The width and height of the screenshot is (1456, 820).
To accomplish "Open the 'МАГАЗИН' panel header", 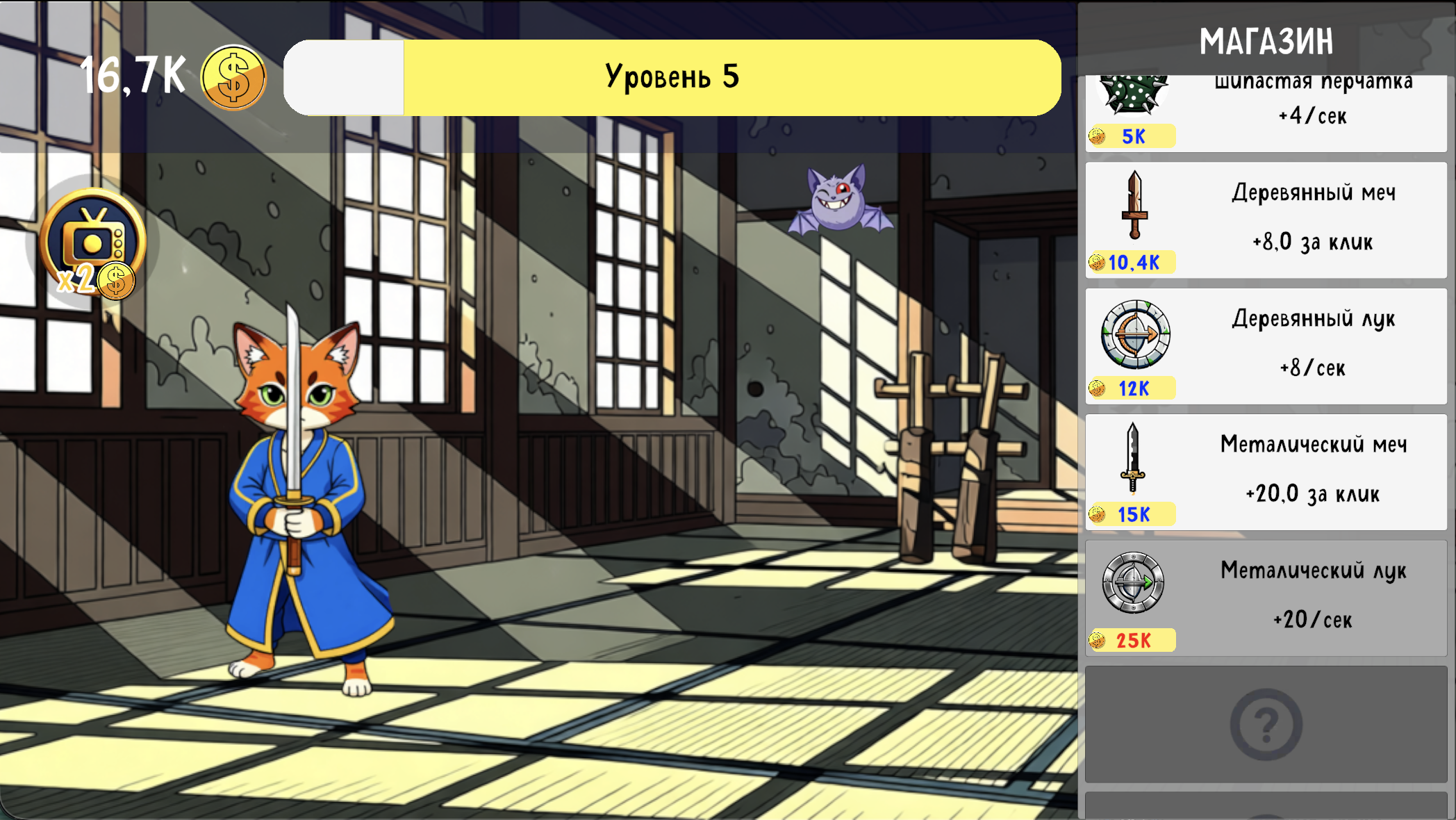I will coord(1266,40).
